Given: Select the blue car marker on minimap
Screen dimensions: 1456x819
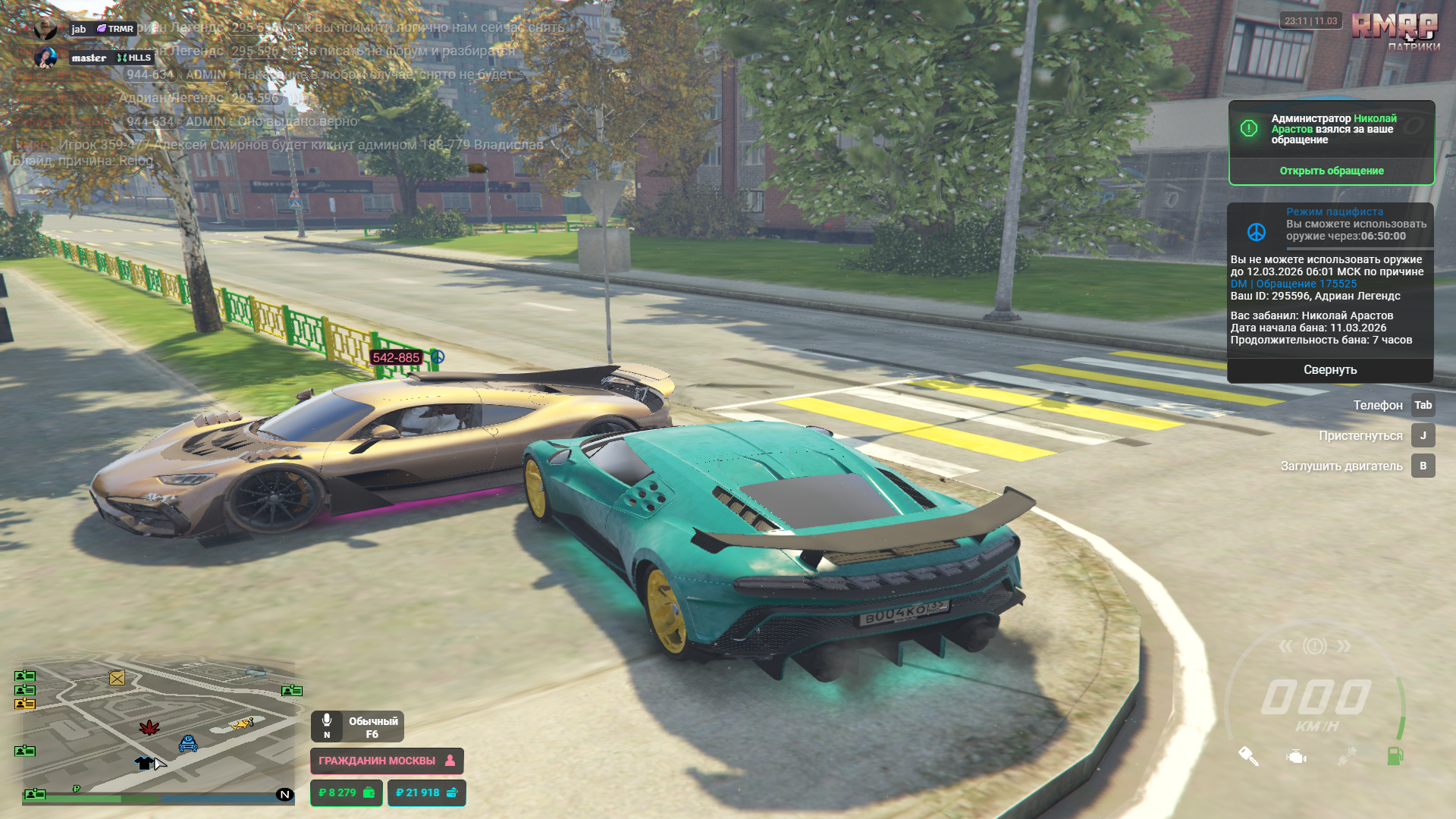Looking at the screenshot, I should 188,744.
